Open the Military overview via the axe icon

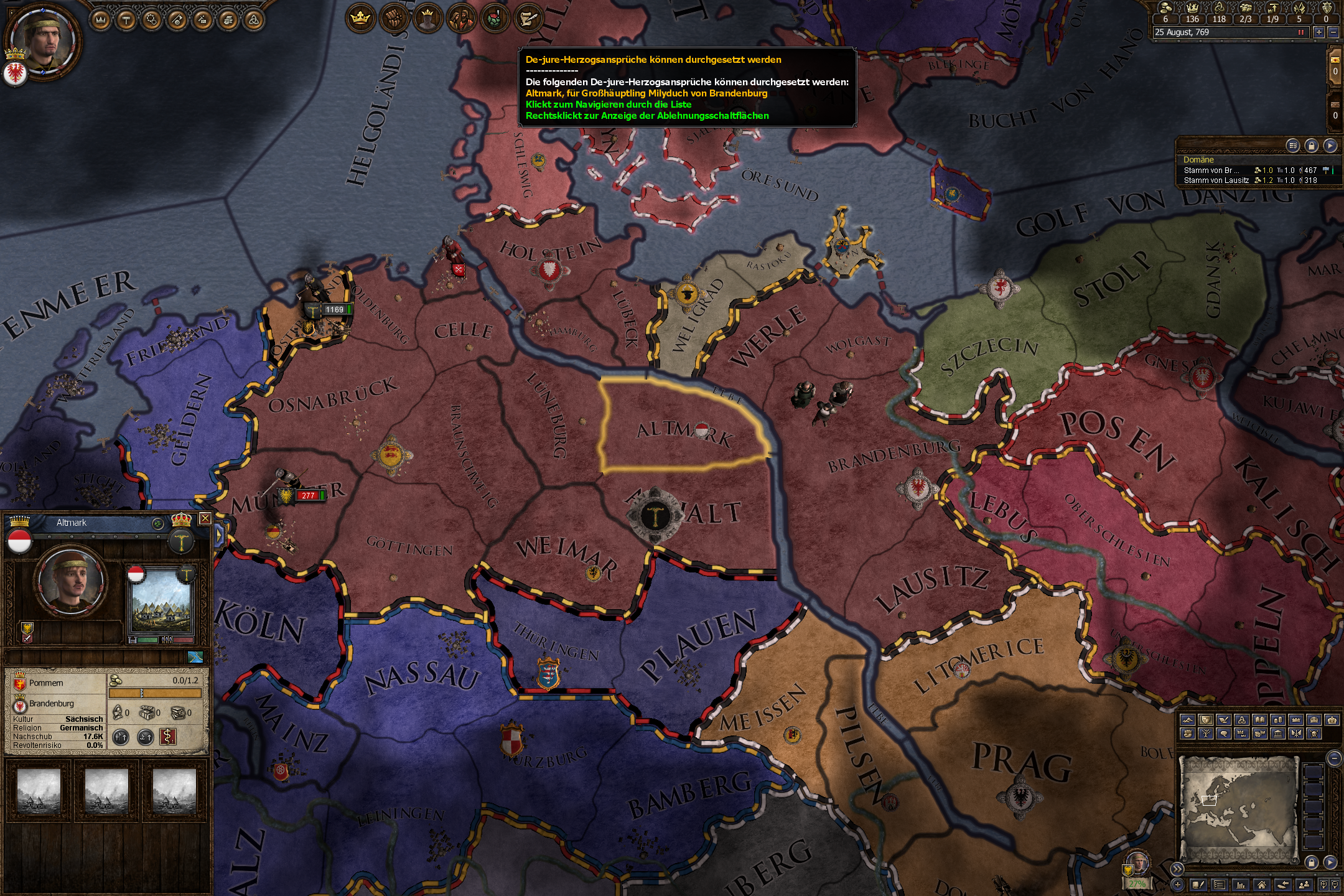pos(177,21)
